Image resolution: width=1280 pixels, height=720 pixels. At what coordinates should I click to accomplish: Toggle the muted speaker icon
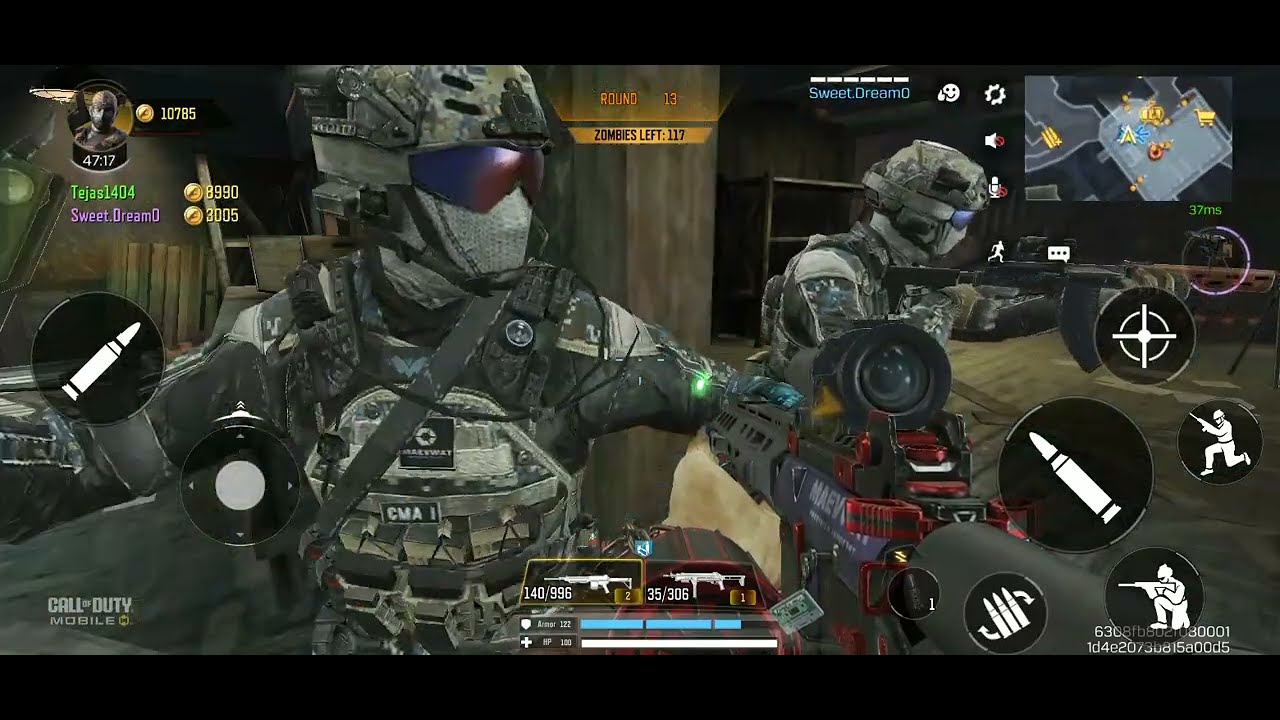[994, 141]
